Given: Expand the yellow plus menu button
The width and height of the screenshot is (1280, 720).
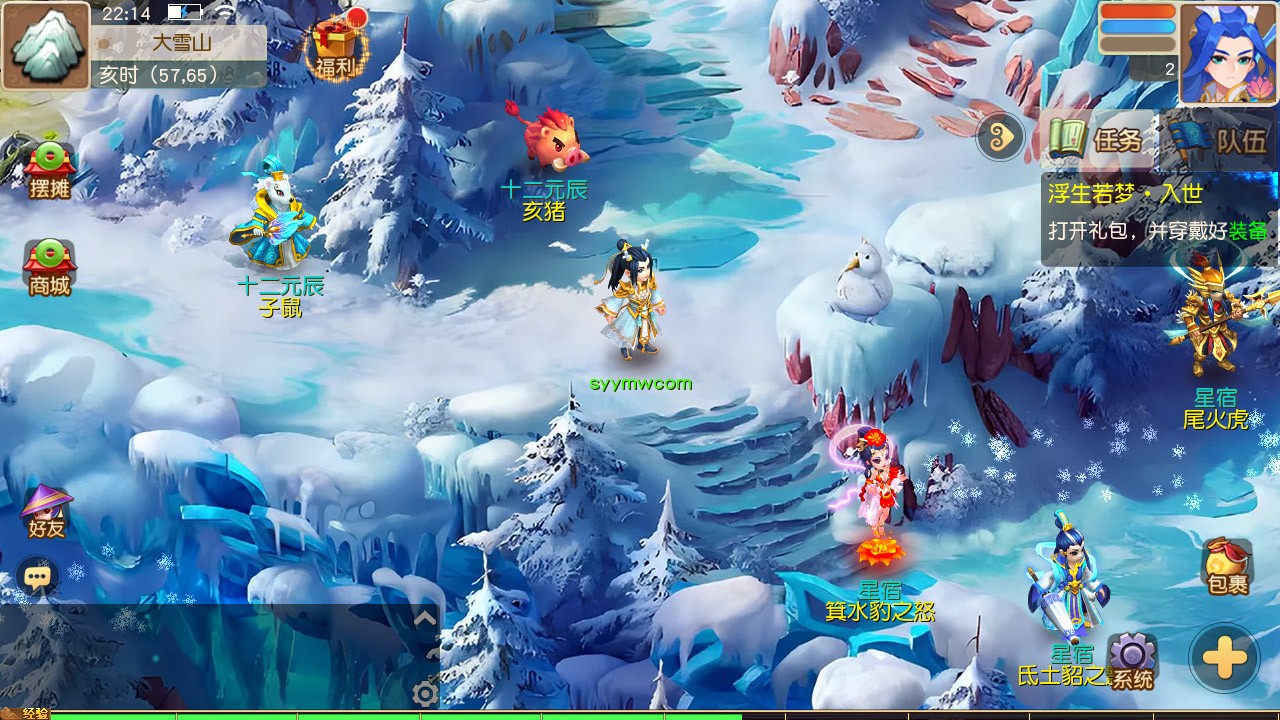Looking at the screenshot, I should point(1224,659).
